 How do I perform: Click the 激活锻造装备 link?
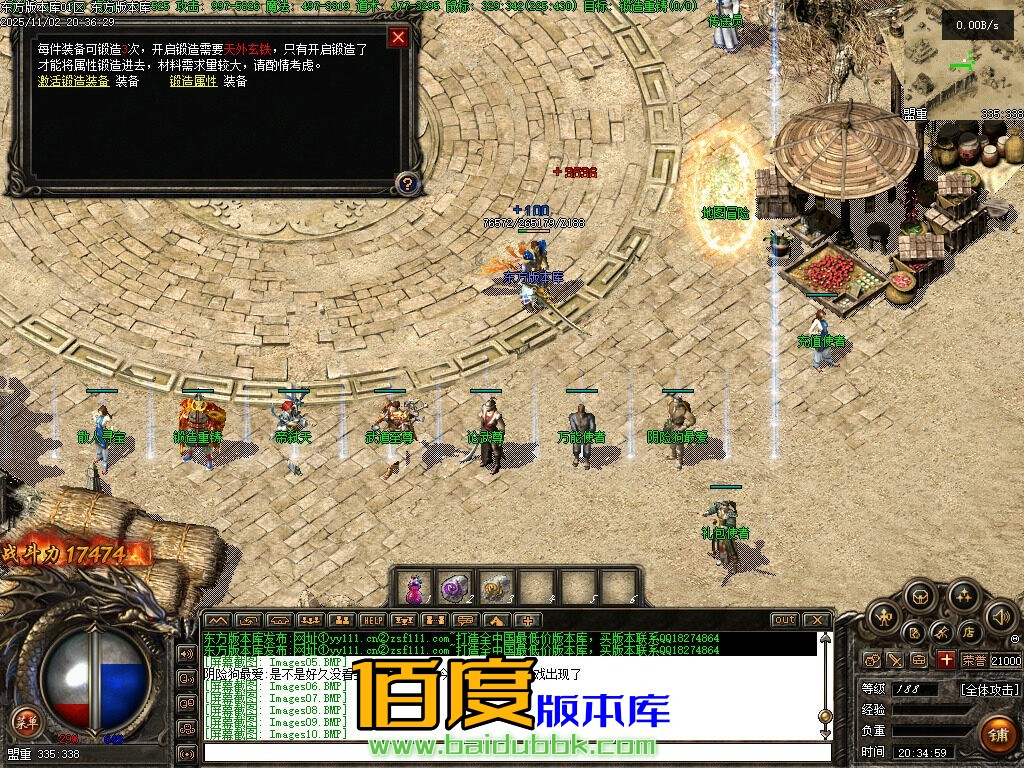(74, 82)
